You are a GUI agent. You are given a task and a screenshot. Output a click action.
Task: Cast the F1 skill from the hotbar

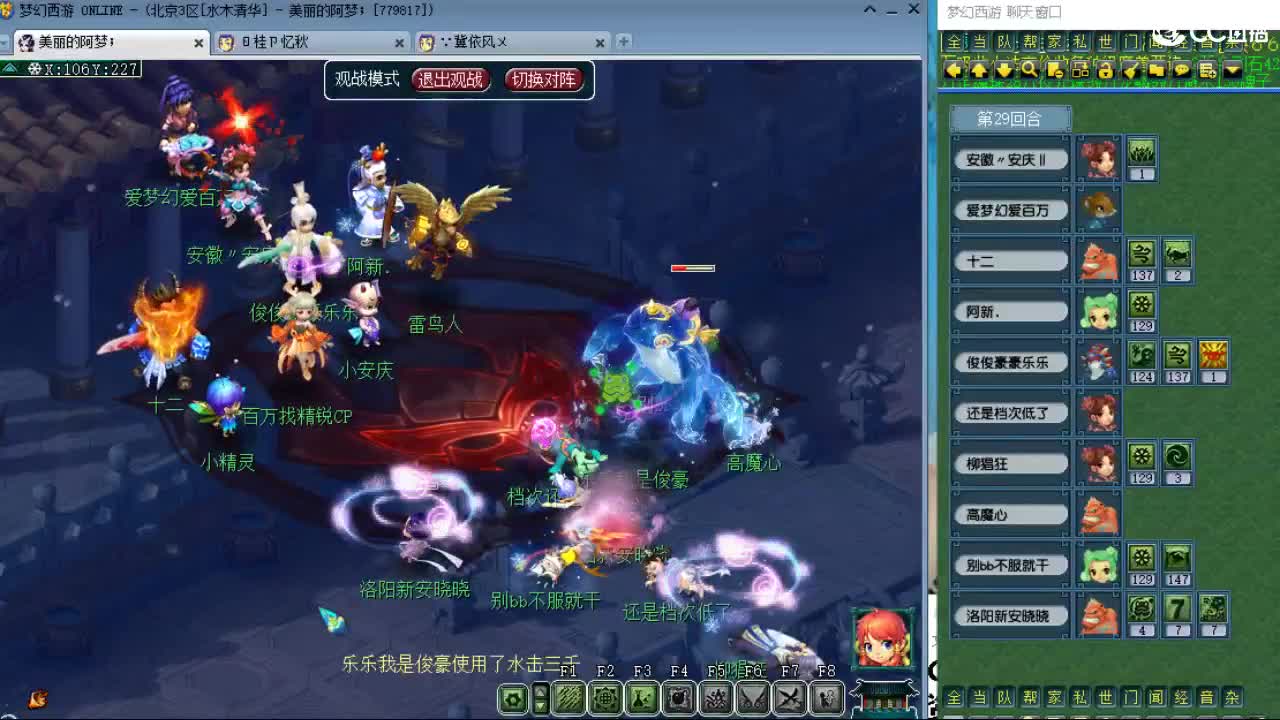(567, 698)
